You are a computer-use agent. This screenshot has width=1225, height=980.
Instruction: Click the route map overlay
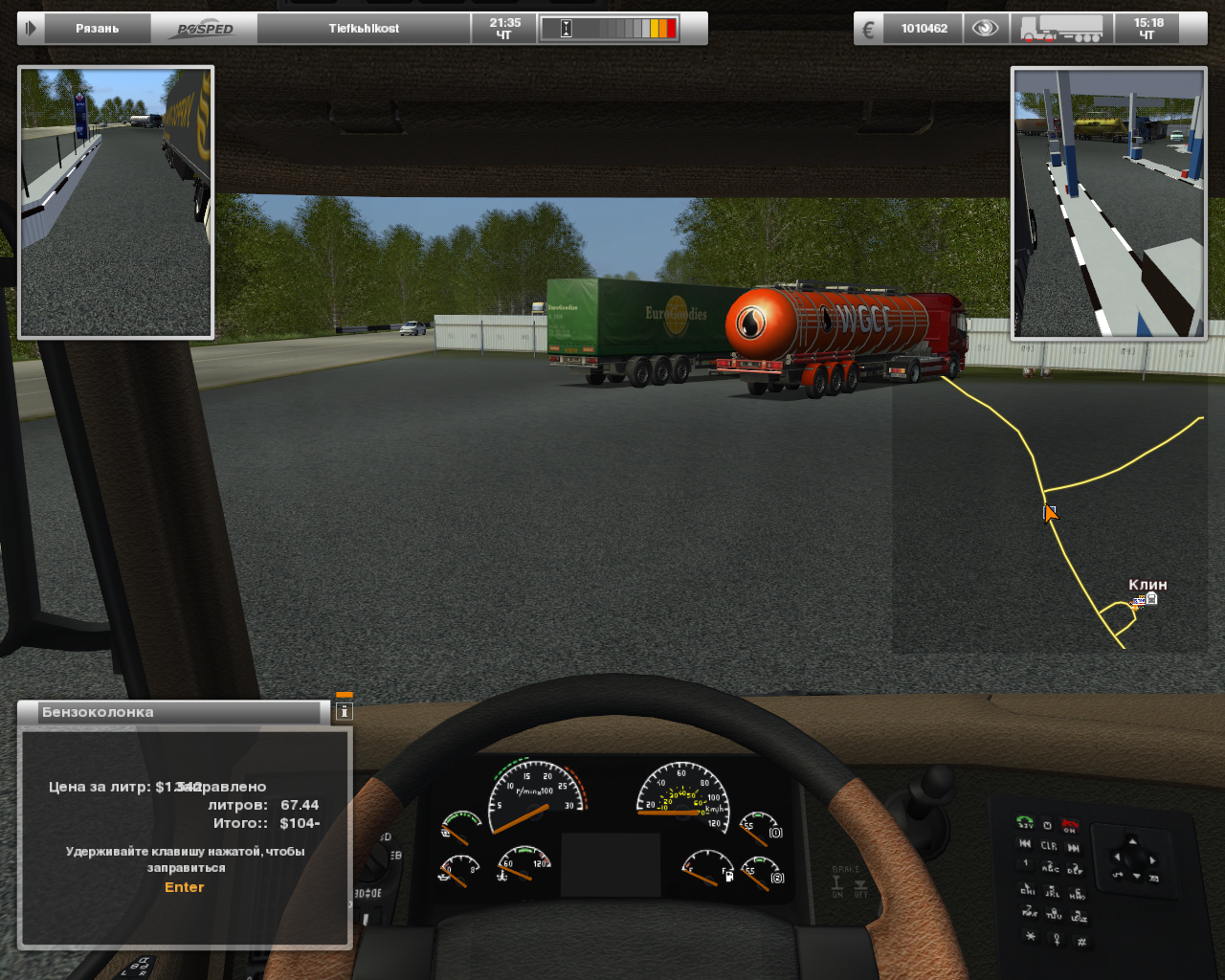(1048, 517)
